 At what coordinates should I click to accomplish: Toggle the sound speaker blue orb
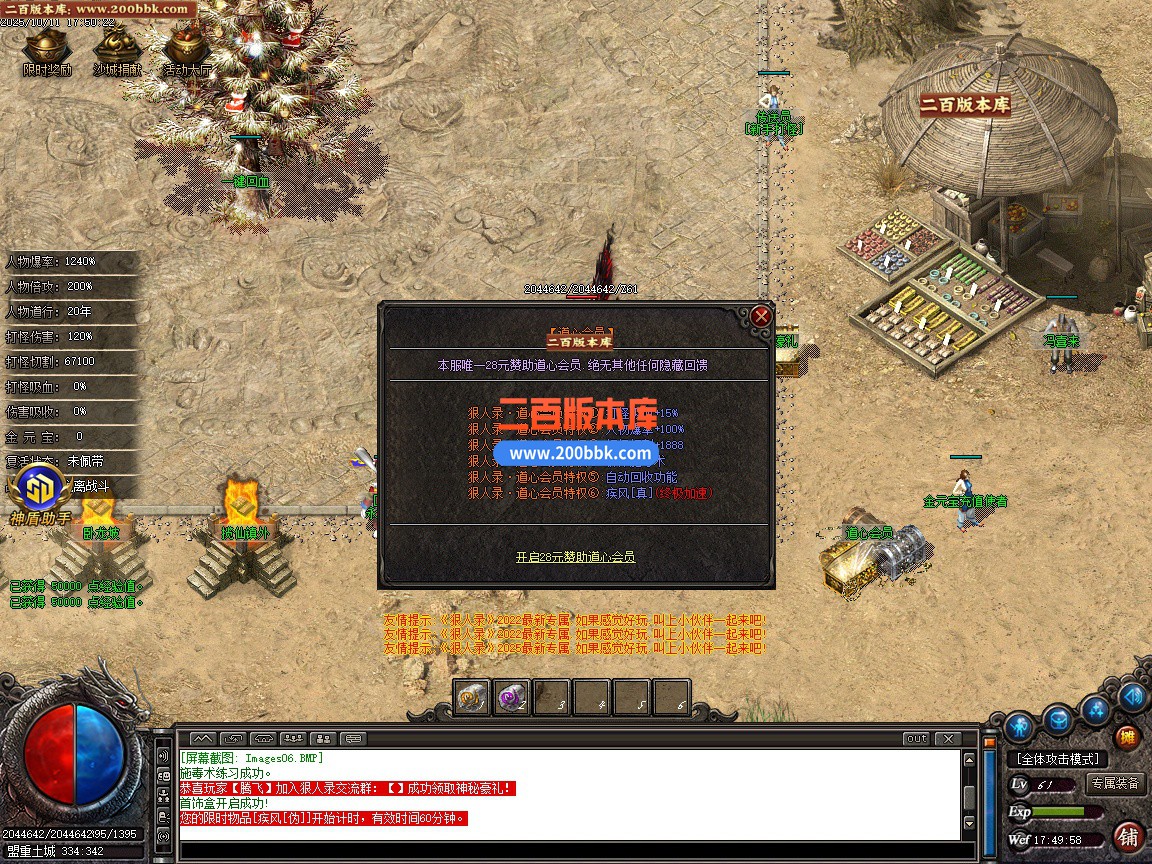(x=1132, y=695)
